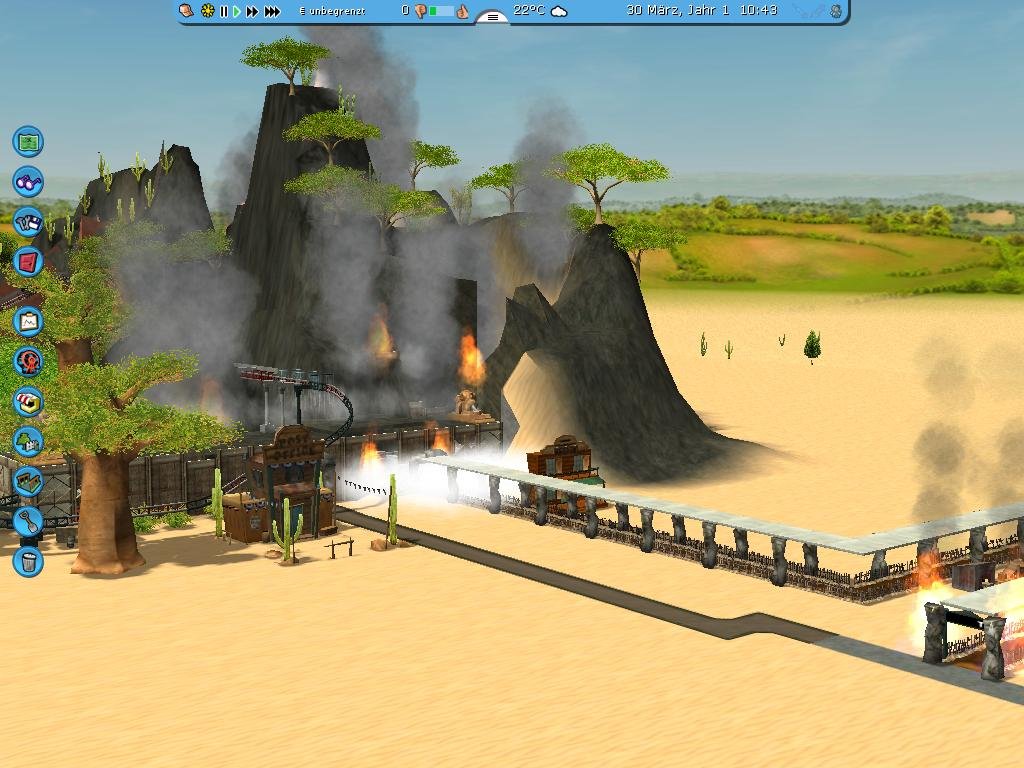
Task: Open the park rating thumbs-up indicator
Action: [462, 11]
